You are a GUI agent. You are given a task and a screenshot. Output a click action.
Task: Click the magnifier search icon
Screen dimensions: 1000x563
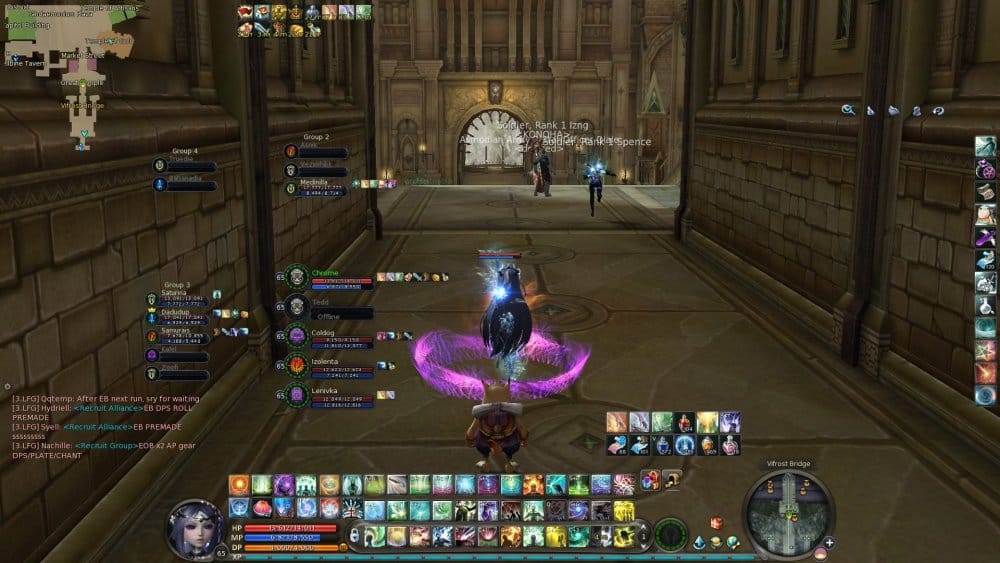848,110
